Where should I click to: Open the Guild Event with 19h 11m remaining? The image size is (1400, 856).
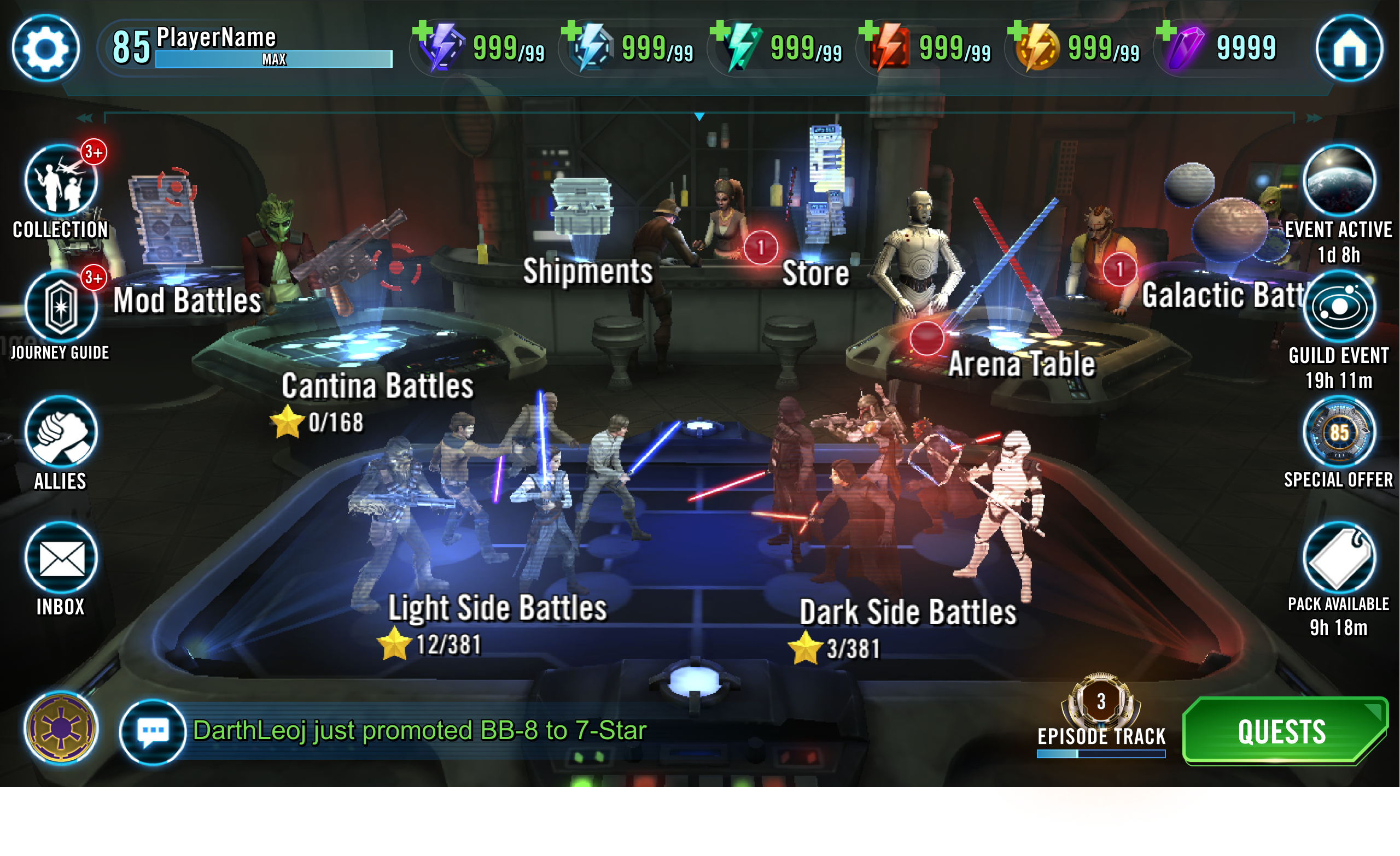1341,307
